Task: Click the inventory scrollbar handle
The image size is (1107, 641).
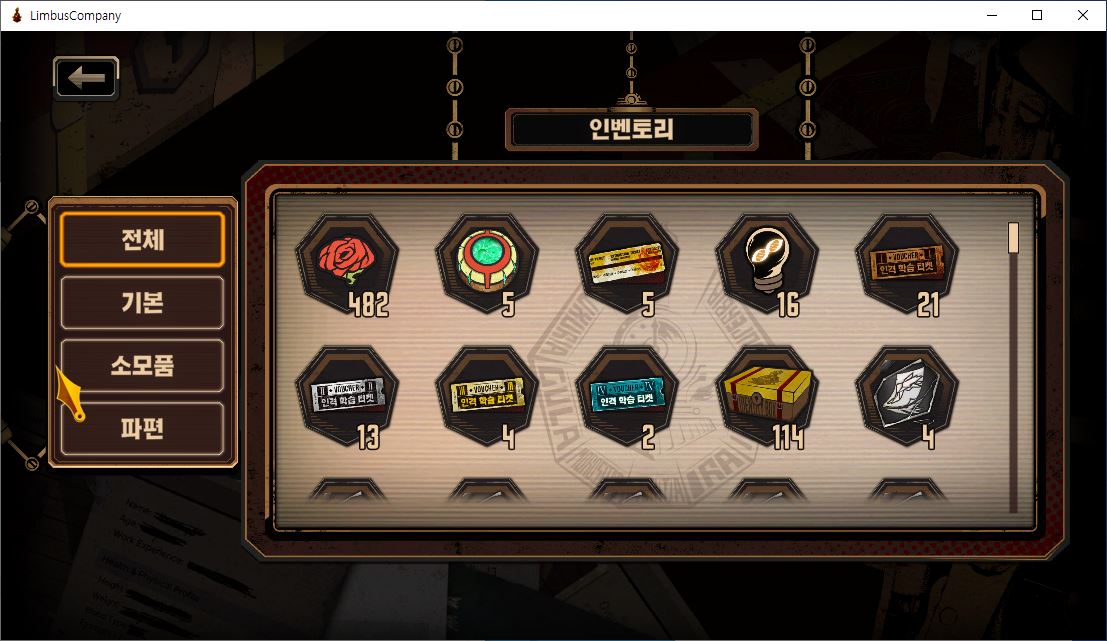Action: pyautogui.click(x=1013, y=238)
